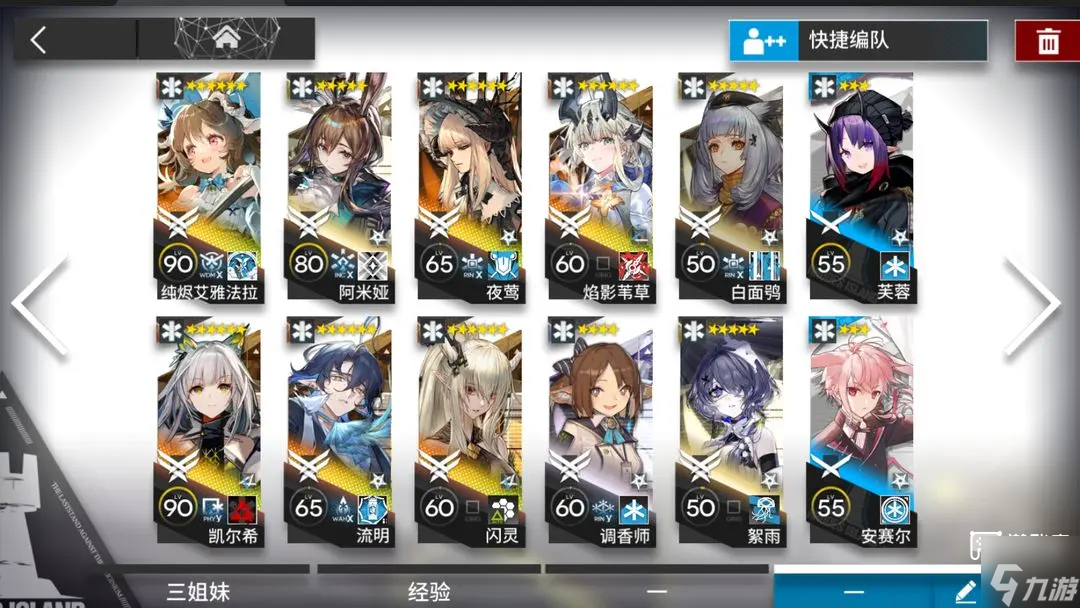This screenshot has width=1080, height=608.
Task: Go back with the arrow button
Action: [39, 39]
